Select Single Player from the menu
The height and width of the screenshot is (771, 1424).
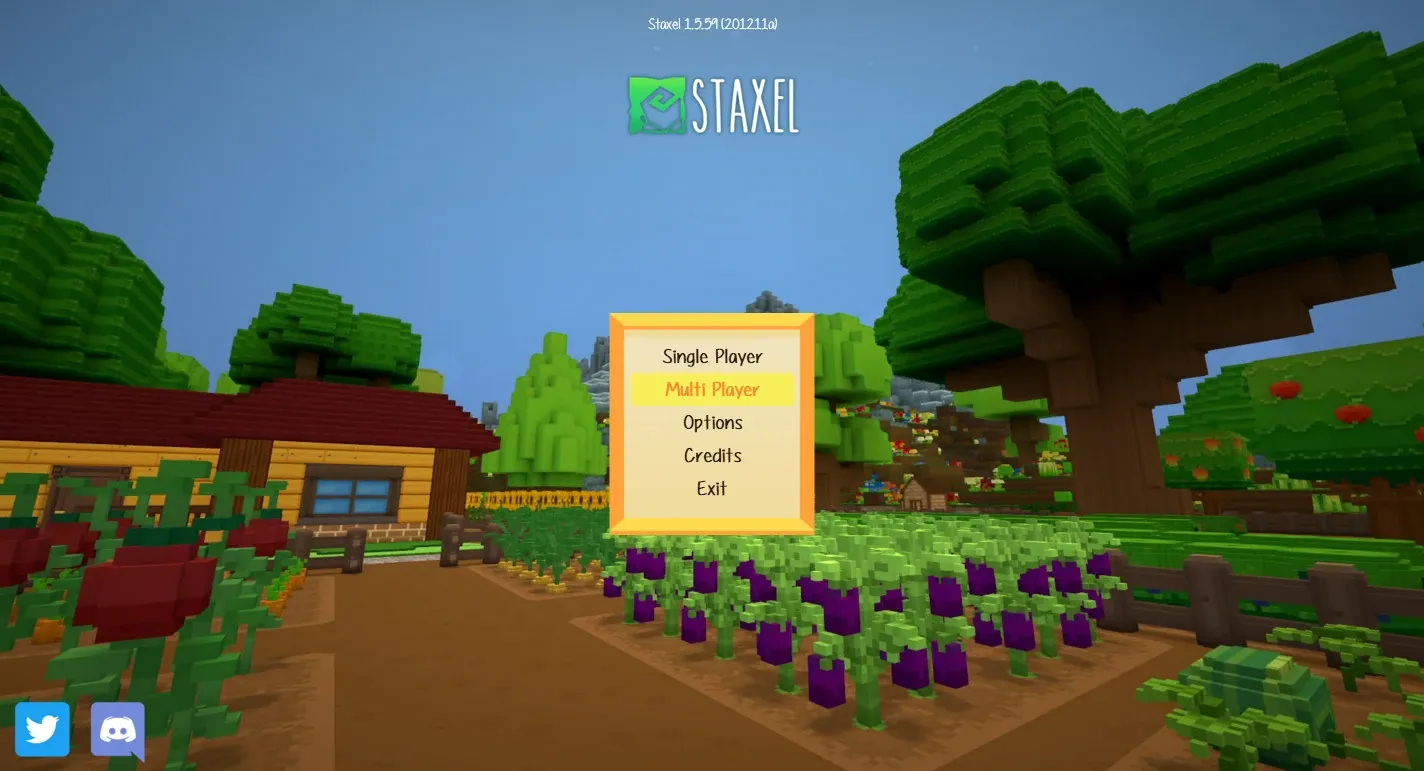pyautogui.click(x=712, y=356)
